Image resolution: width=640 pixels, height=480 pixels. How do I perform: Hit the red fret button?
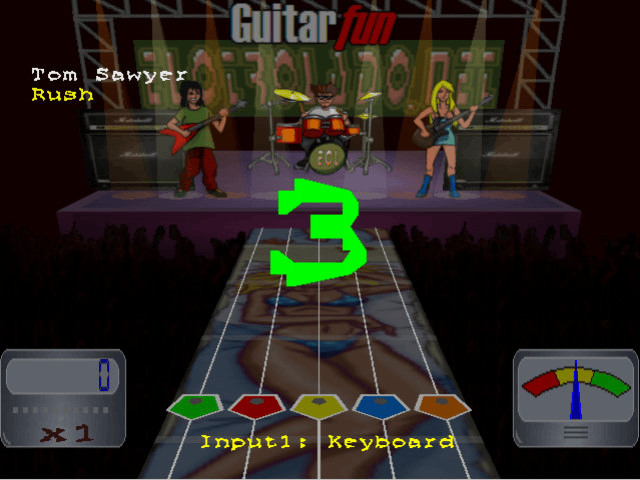coord(257,406)
